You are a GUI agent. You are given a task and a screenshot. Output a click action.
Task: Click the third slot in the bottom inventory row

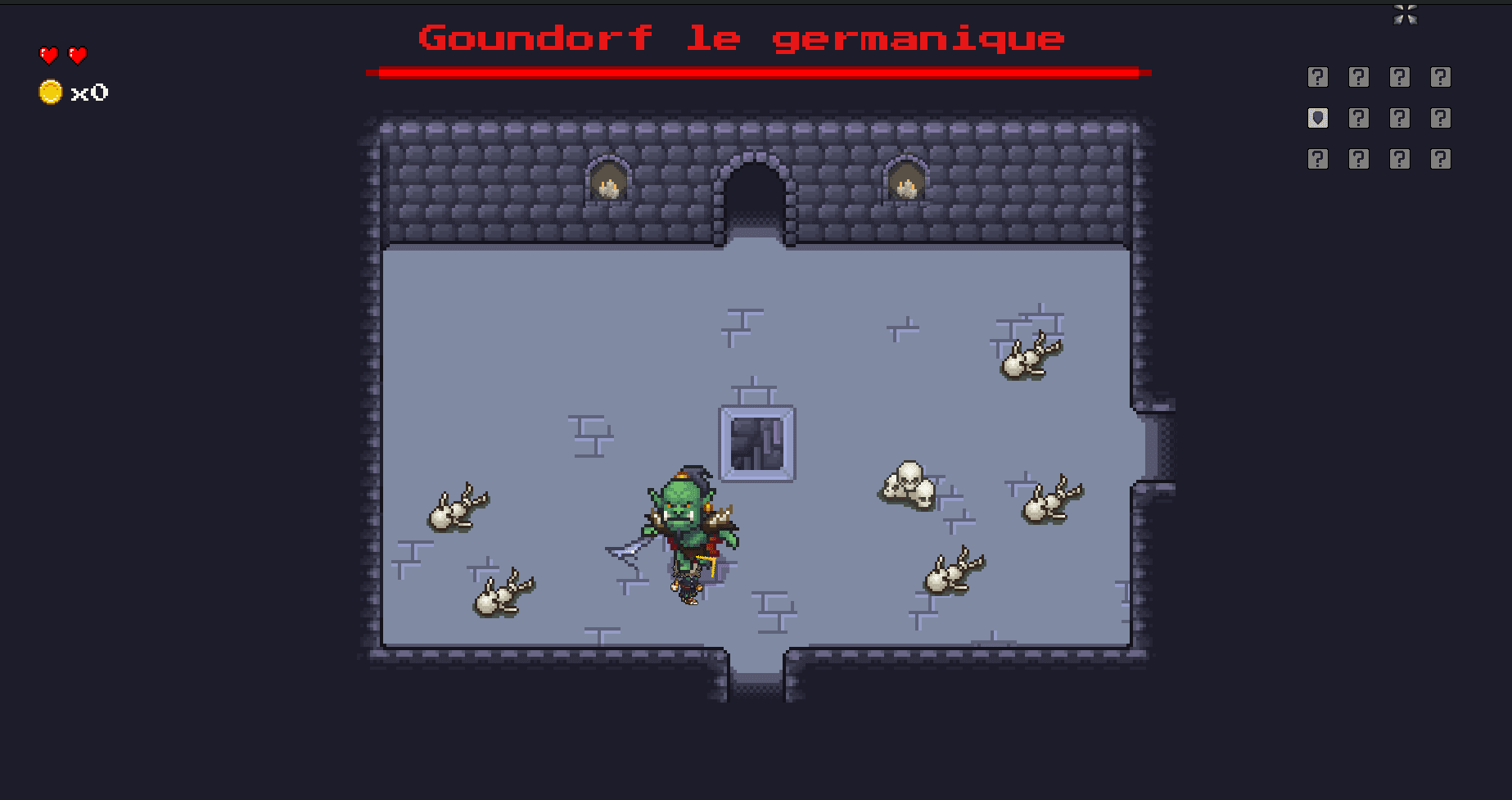tap(1400, 157)
